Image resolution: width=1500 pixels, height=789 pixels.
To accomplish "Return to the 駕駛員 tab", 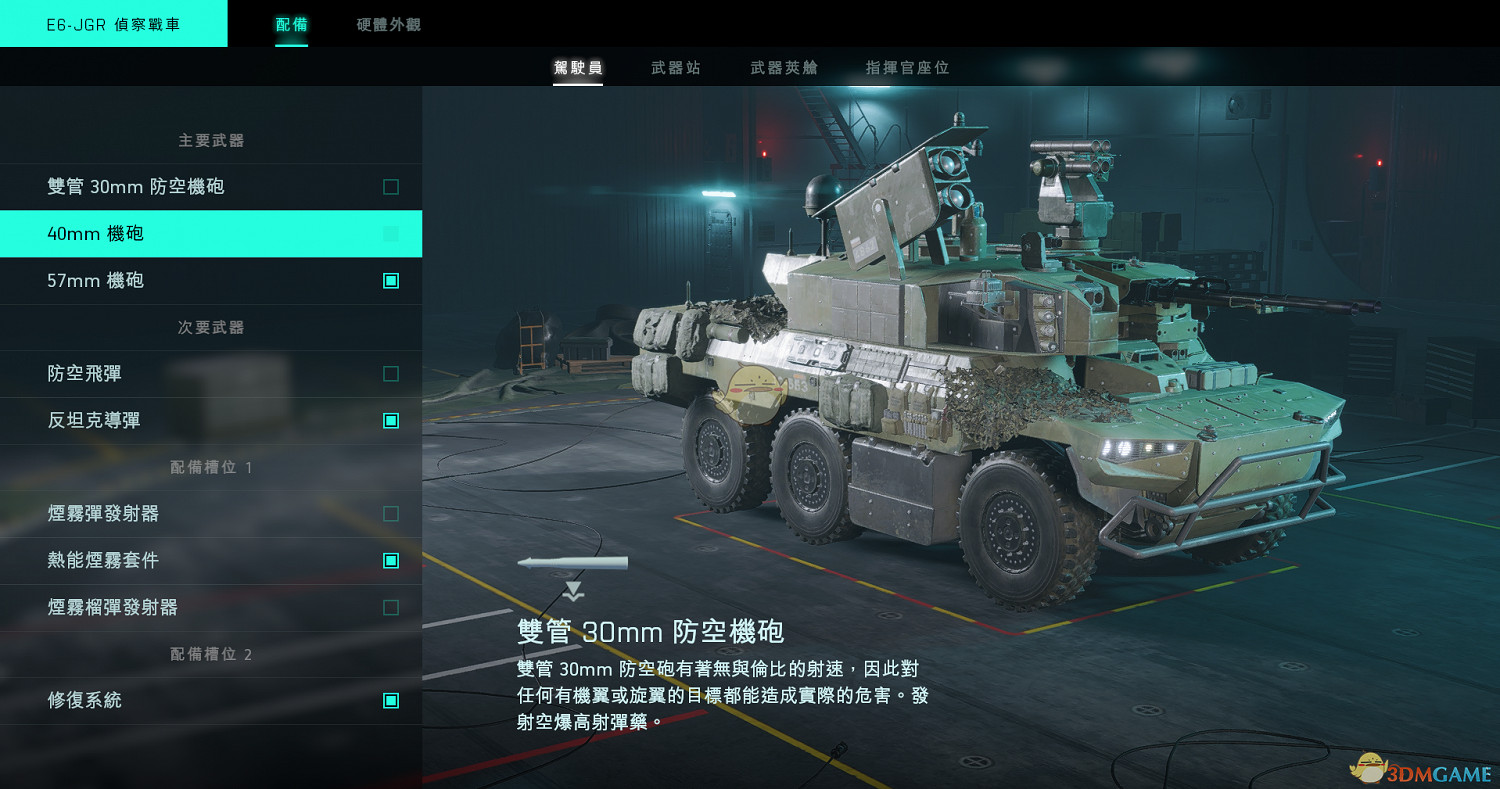I will 578,67.
